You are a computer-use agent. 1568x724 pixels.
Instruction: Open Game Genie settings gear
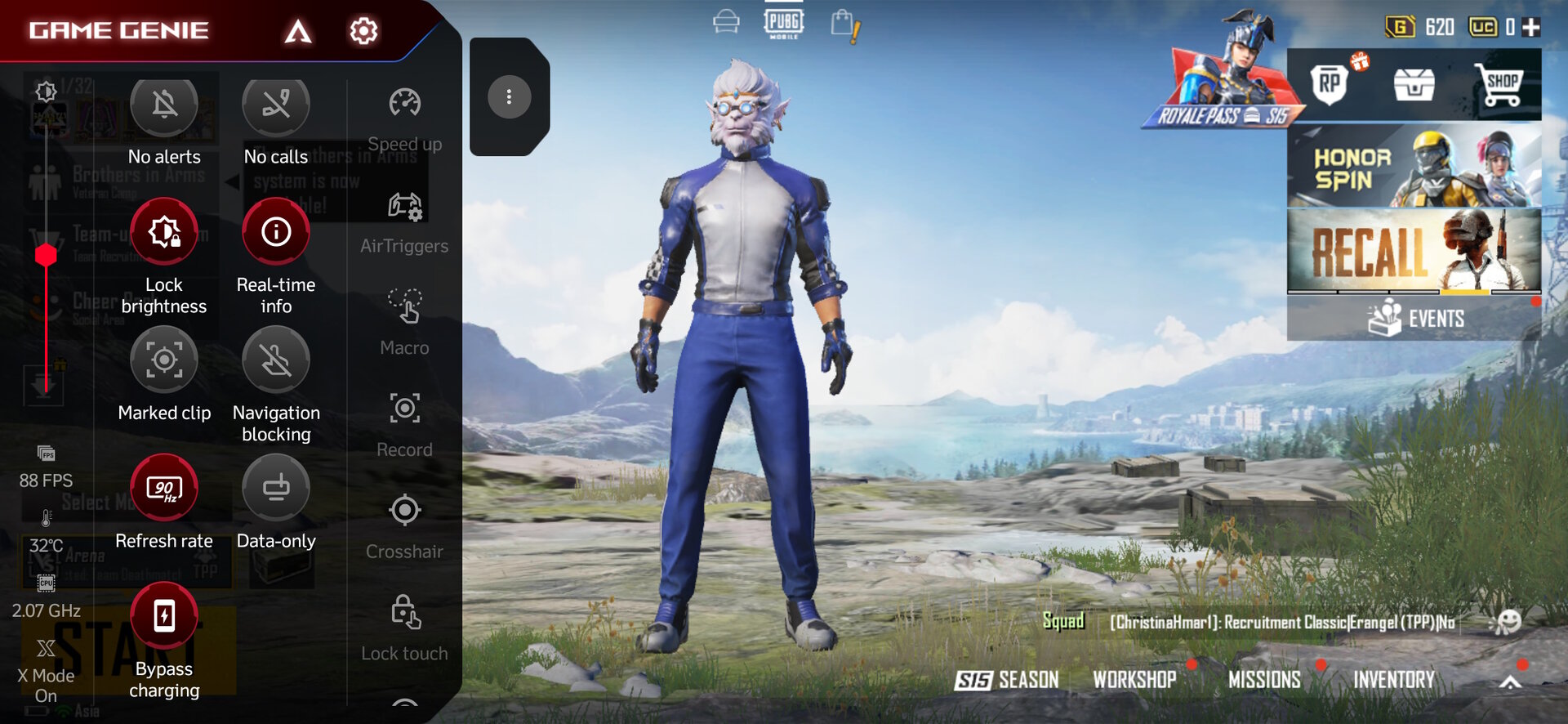pos(363,31)
